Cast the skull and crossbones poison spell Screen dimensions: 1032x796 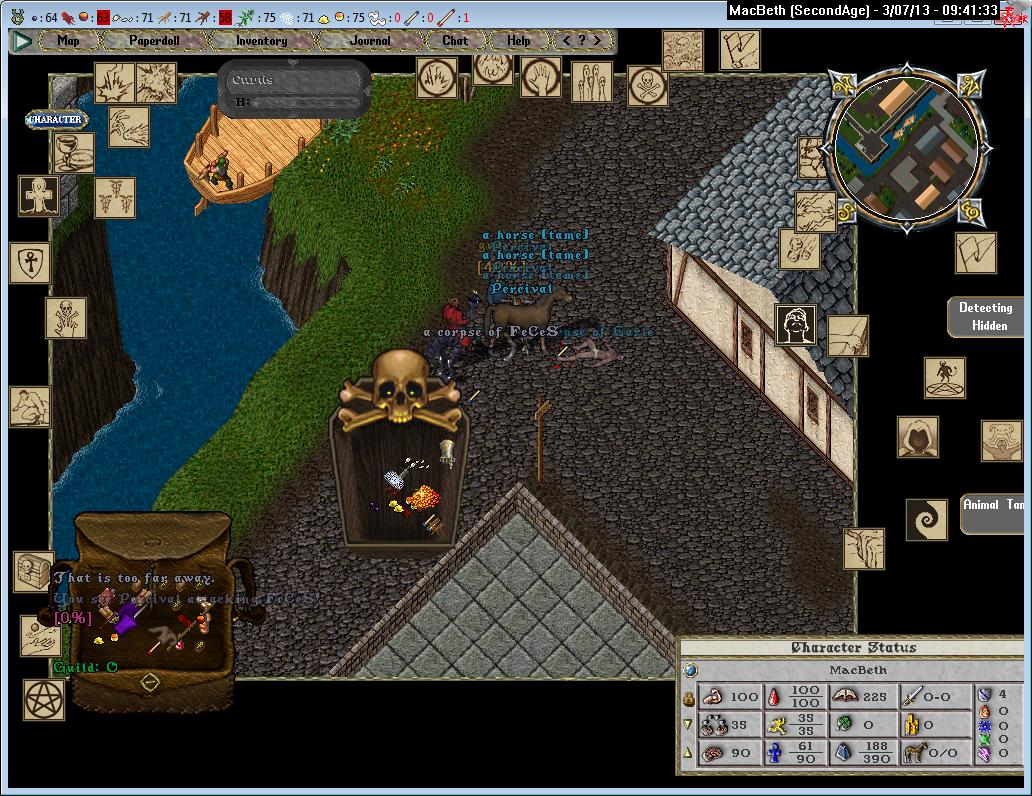click(x=647, y=85)
